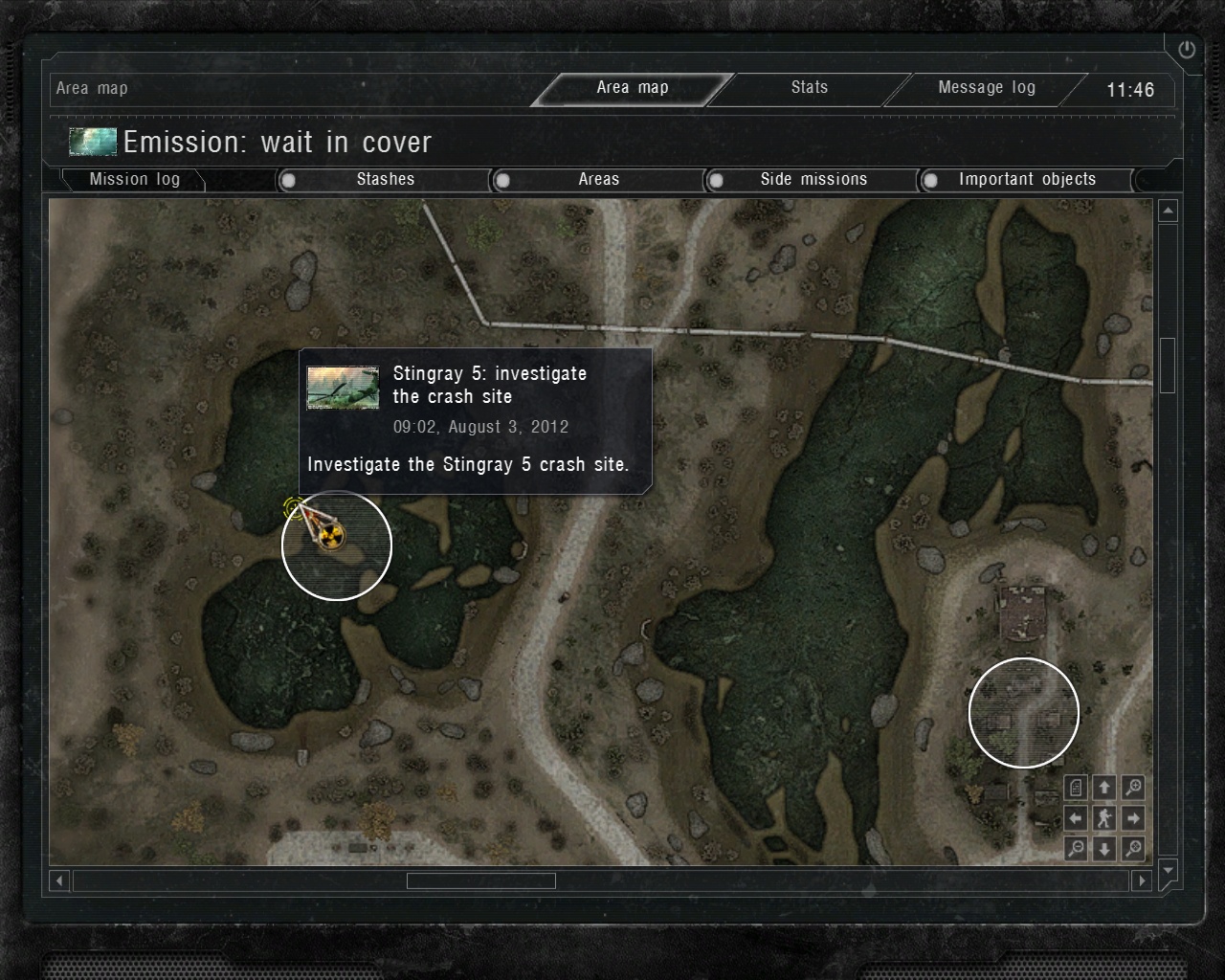Close the PDA with the power button
1225x980 pixels.
pos(1187,50)
